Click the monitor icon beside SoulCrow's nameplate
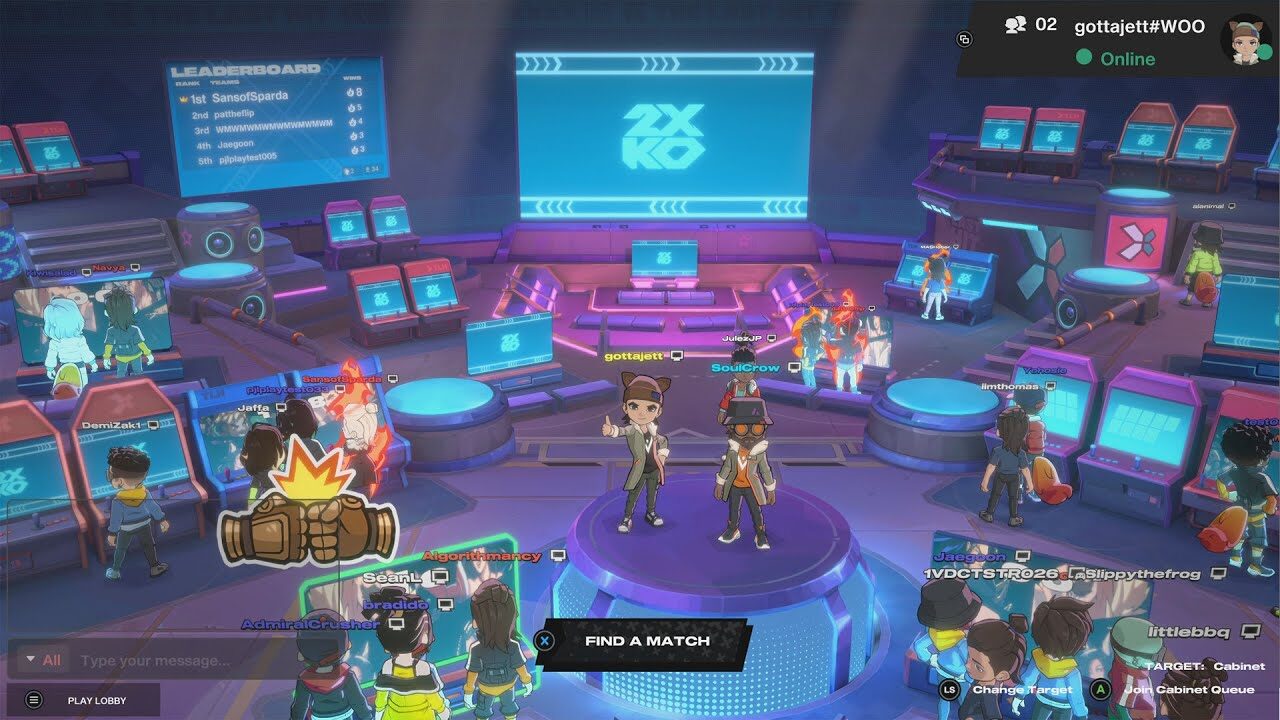The image size is (1280, 720). (x=795, y=369)
